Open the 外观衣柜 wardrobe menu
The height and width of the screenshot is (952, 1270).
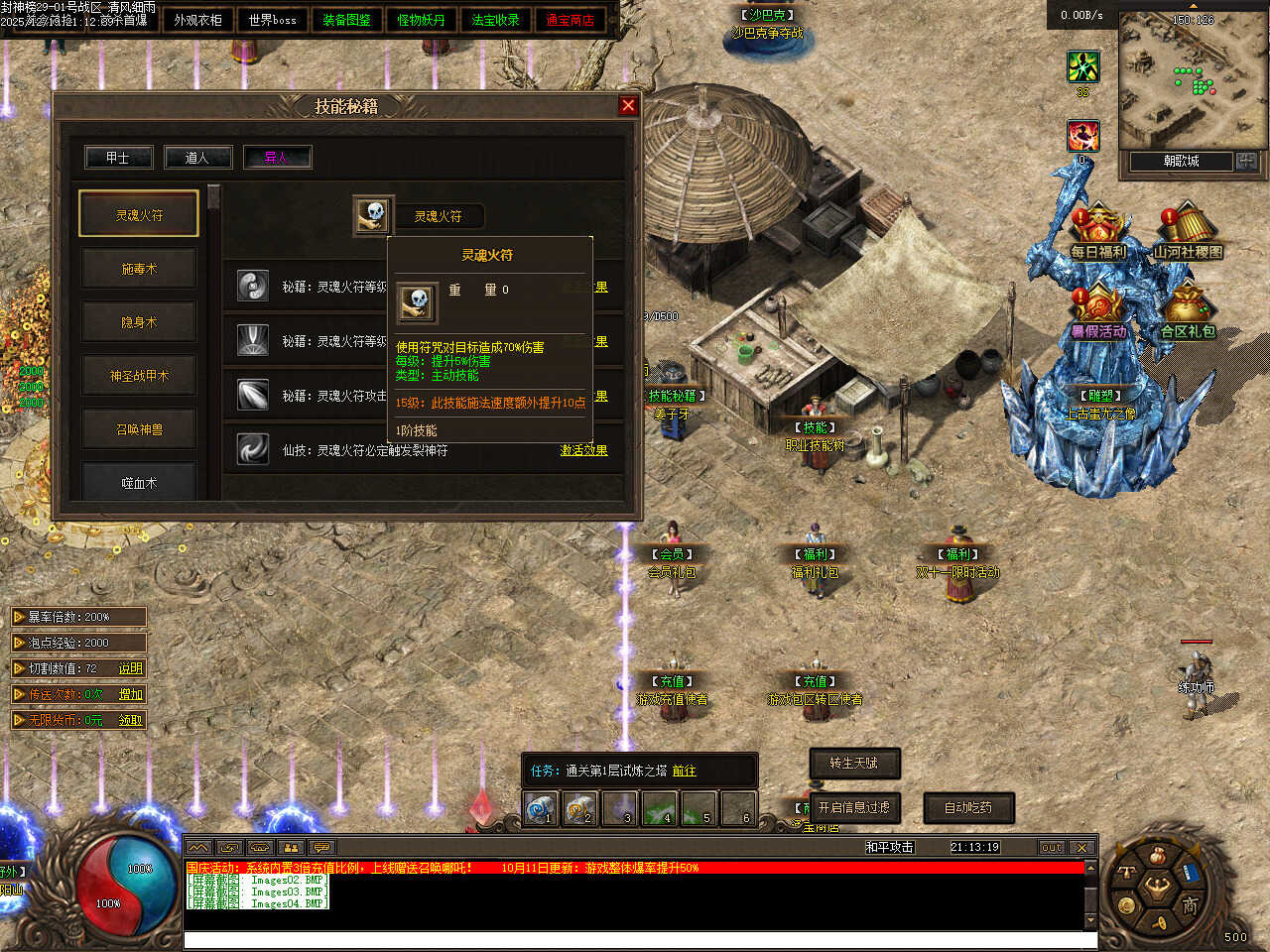click(197, 20)
